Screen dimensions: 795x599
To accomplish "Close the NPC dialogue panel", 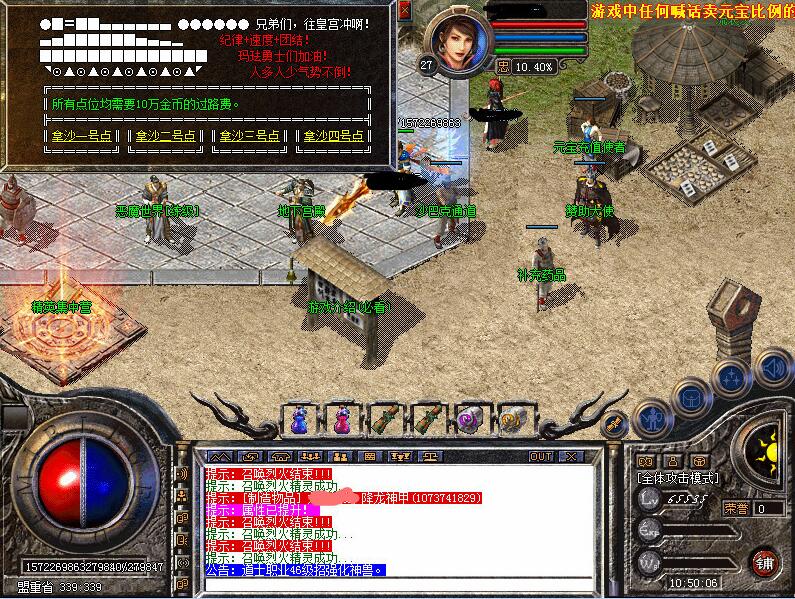I will pos(405,10).
